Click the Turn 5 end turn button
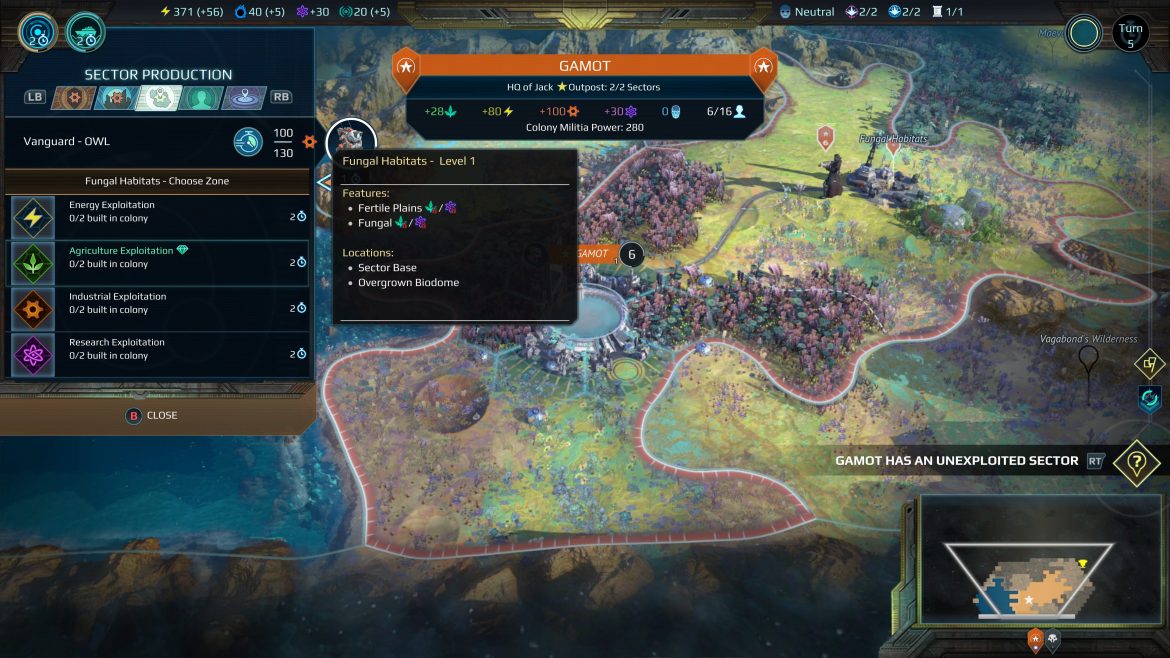1170x658 pixels. click(1130, 34)
